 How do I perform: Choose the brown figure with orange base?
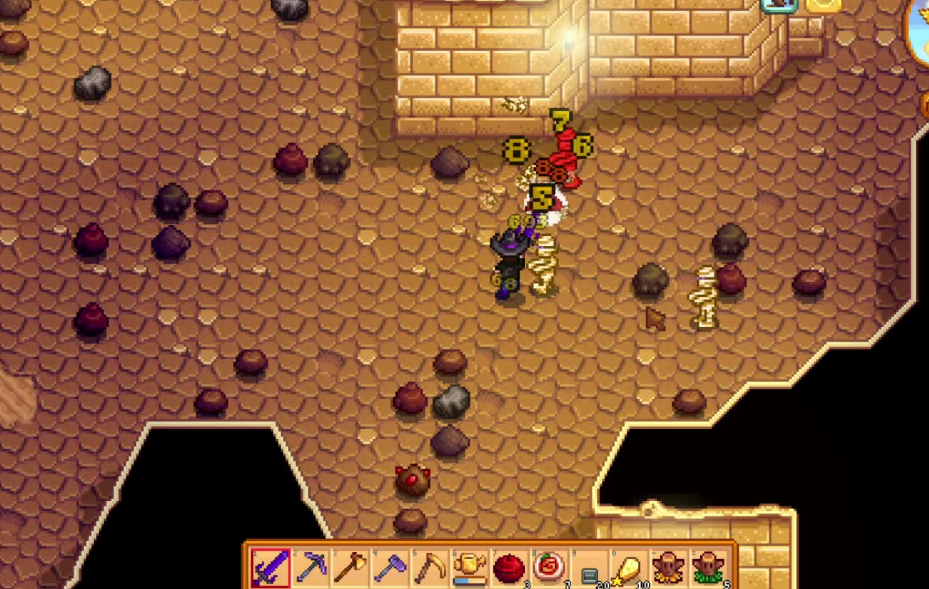click(667, 568)
